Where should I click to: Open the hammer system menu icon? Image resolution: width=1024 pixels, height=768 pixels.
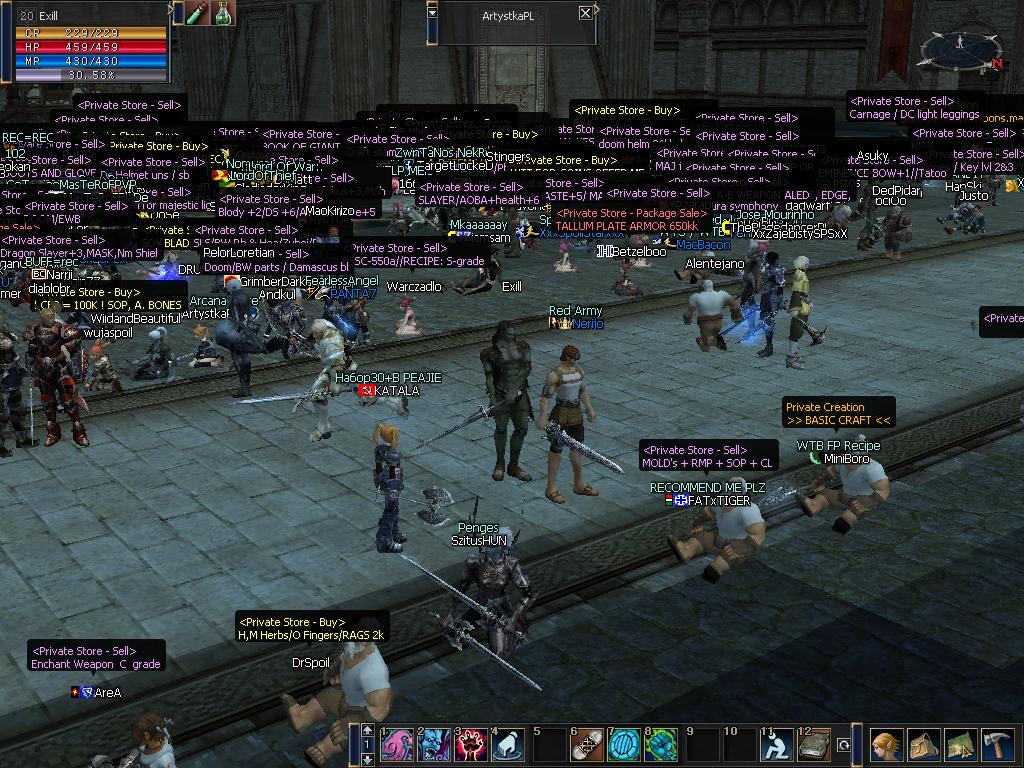point(997,746)
